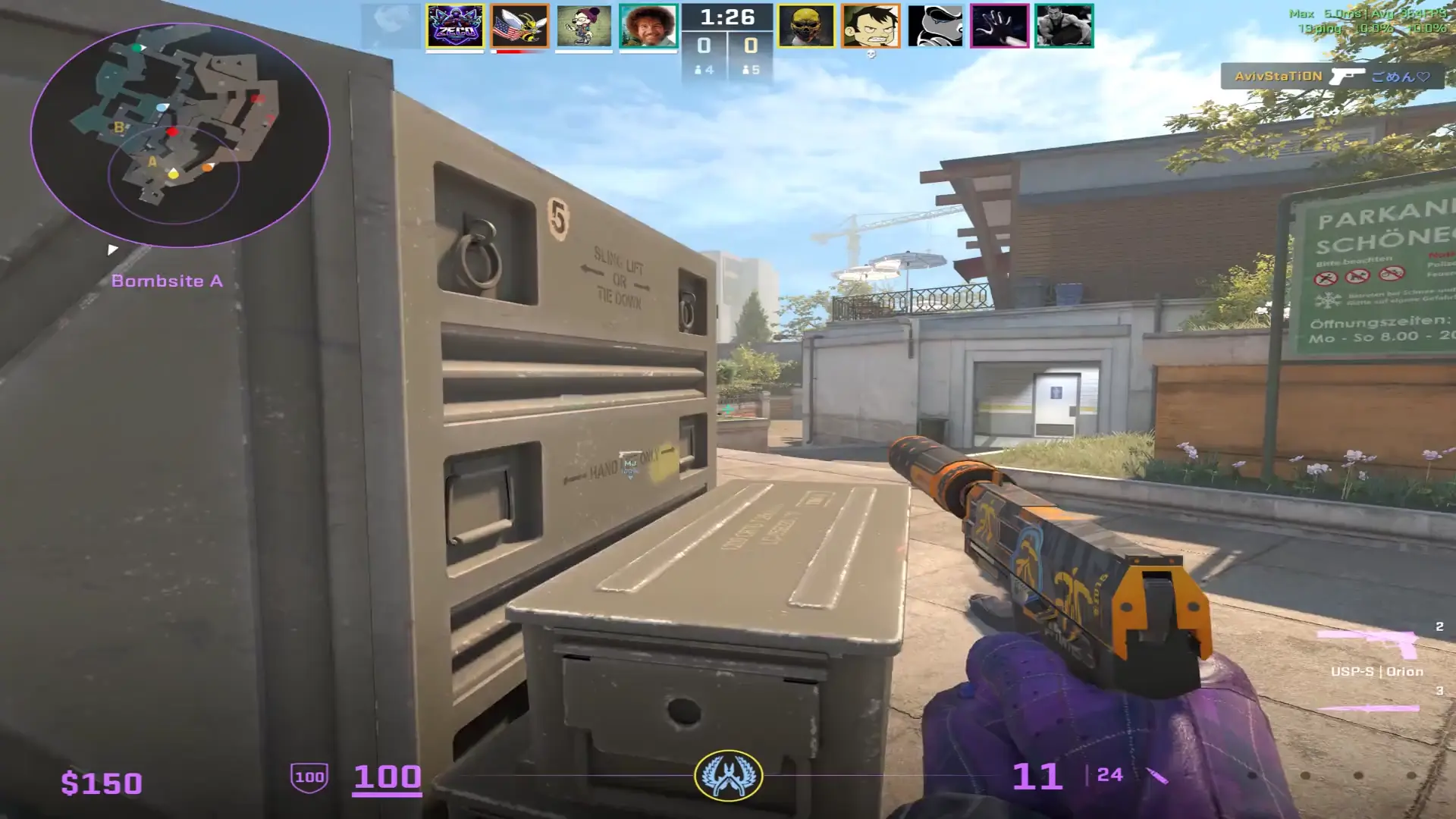Click the ZECO purple gamer logo avatar

pyautogui.click(x=455, y=25)
